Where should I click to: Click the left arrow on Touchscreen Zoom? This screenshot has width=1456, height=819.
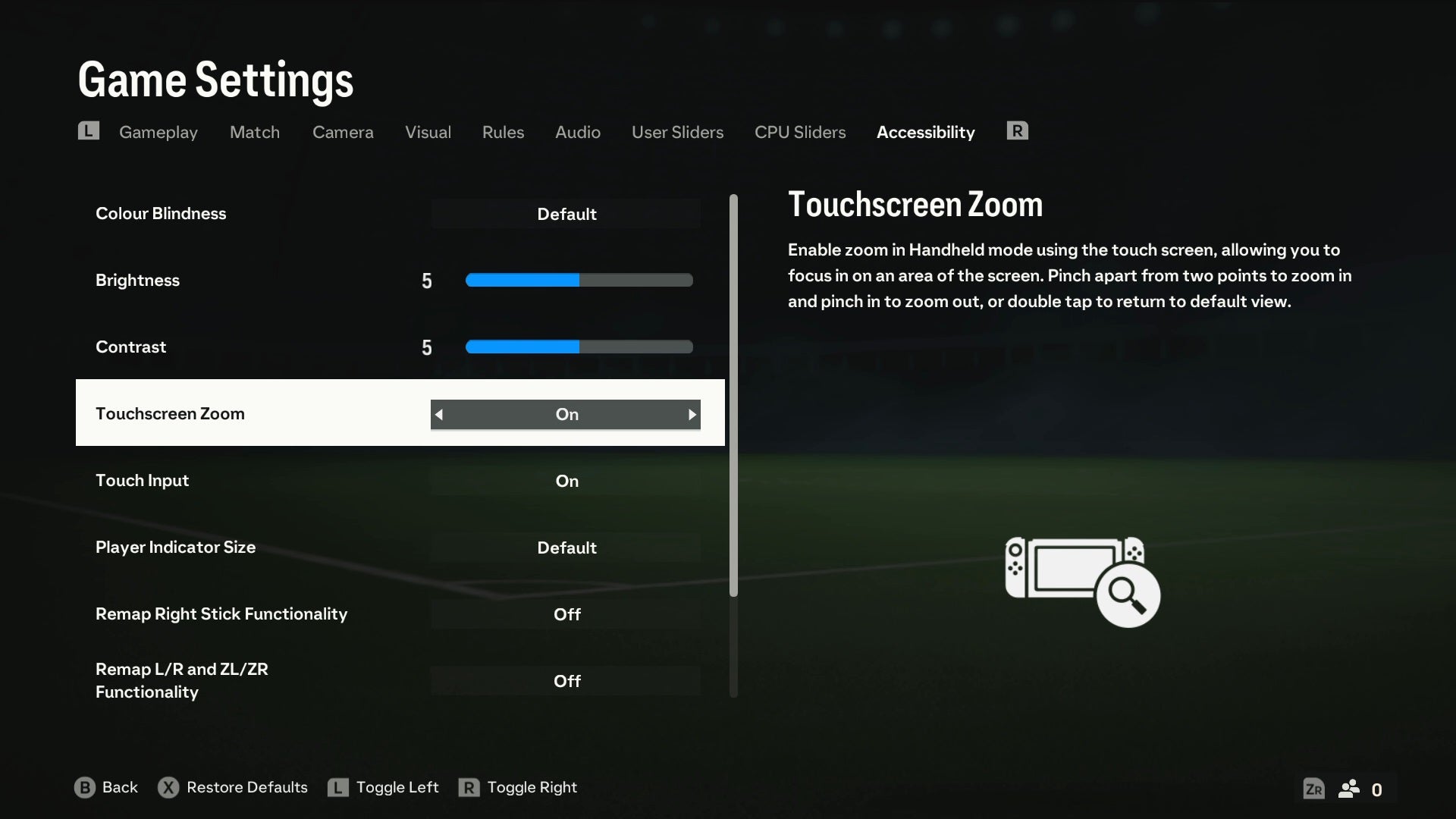point(439,415)
